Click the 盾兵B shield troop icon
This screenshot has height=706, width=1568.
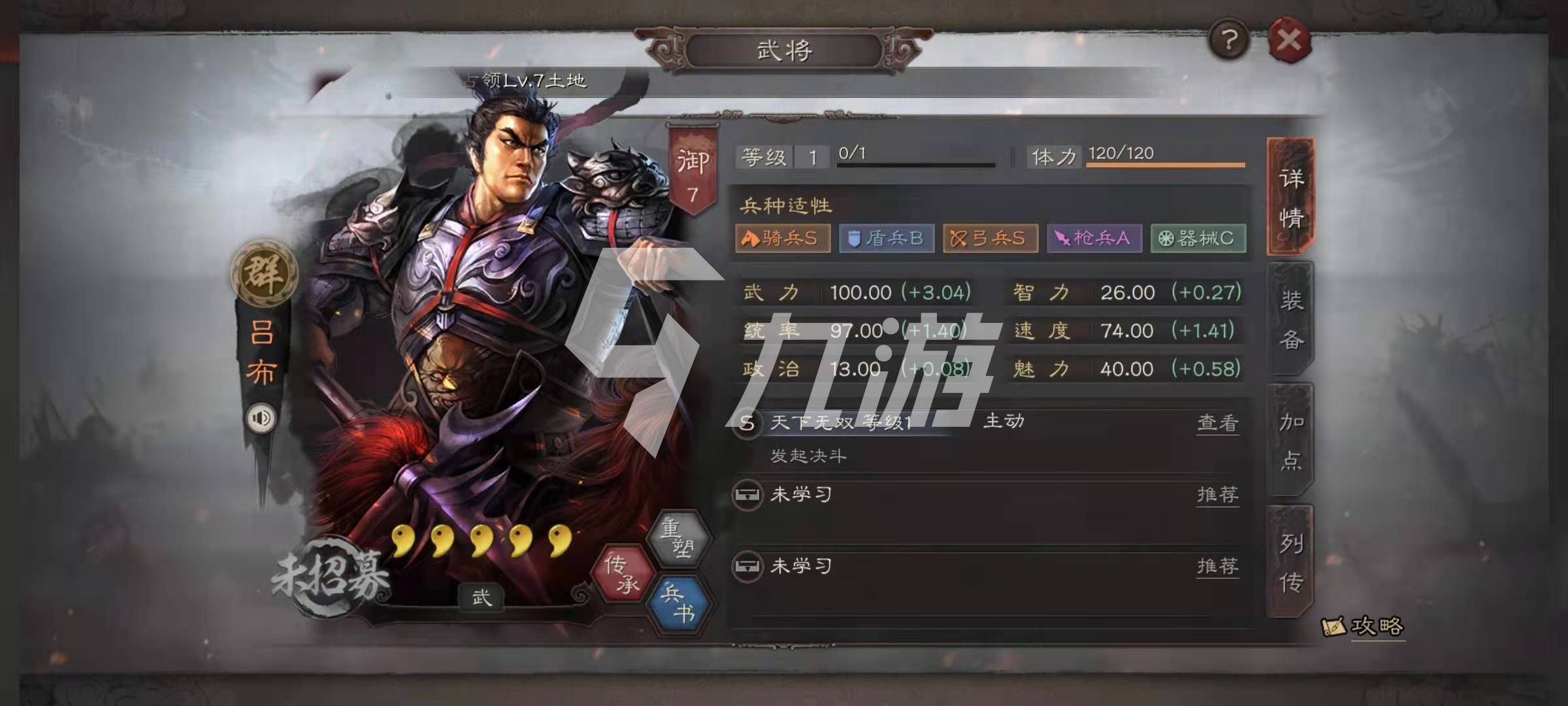click(x=885, y=239)
